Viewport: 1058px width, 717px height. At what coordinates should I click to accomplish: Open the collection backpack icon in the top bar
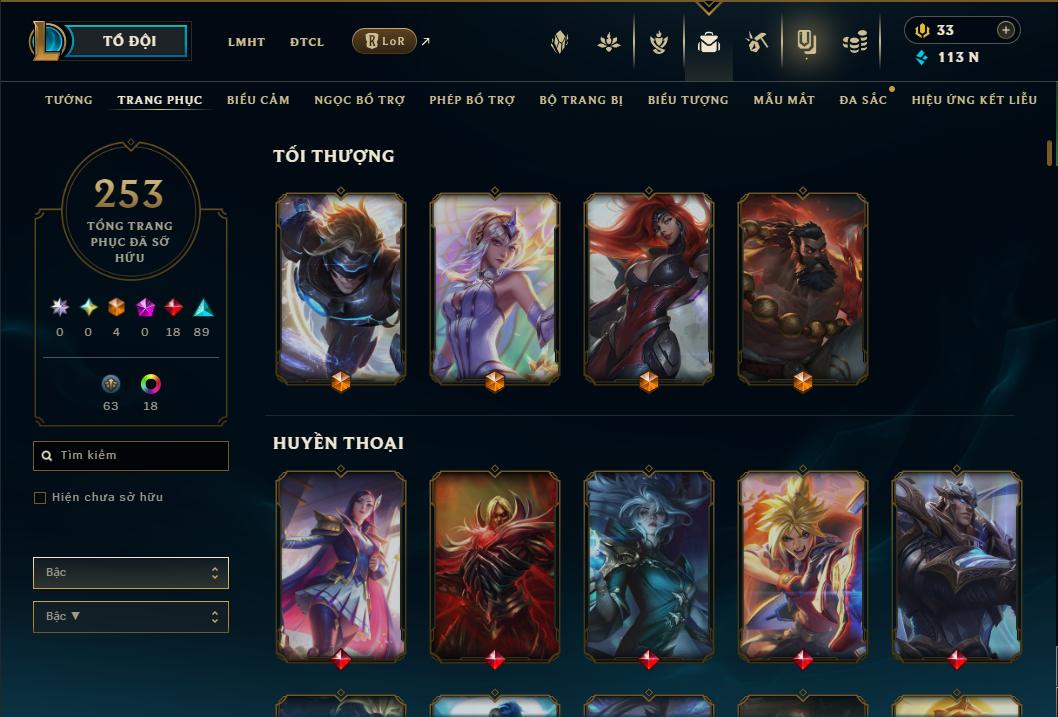point(709,42)
